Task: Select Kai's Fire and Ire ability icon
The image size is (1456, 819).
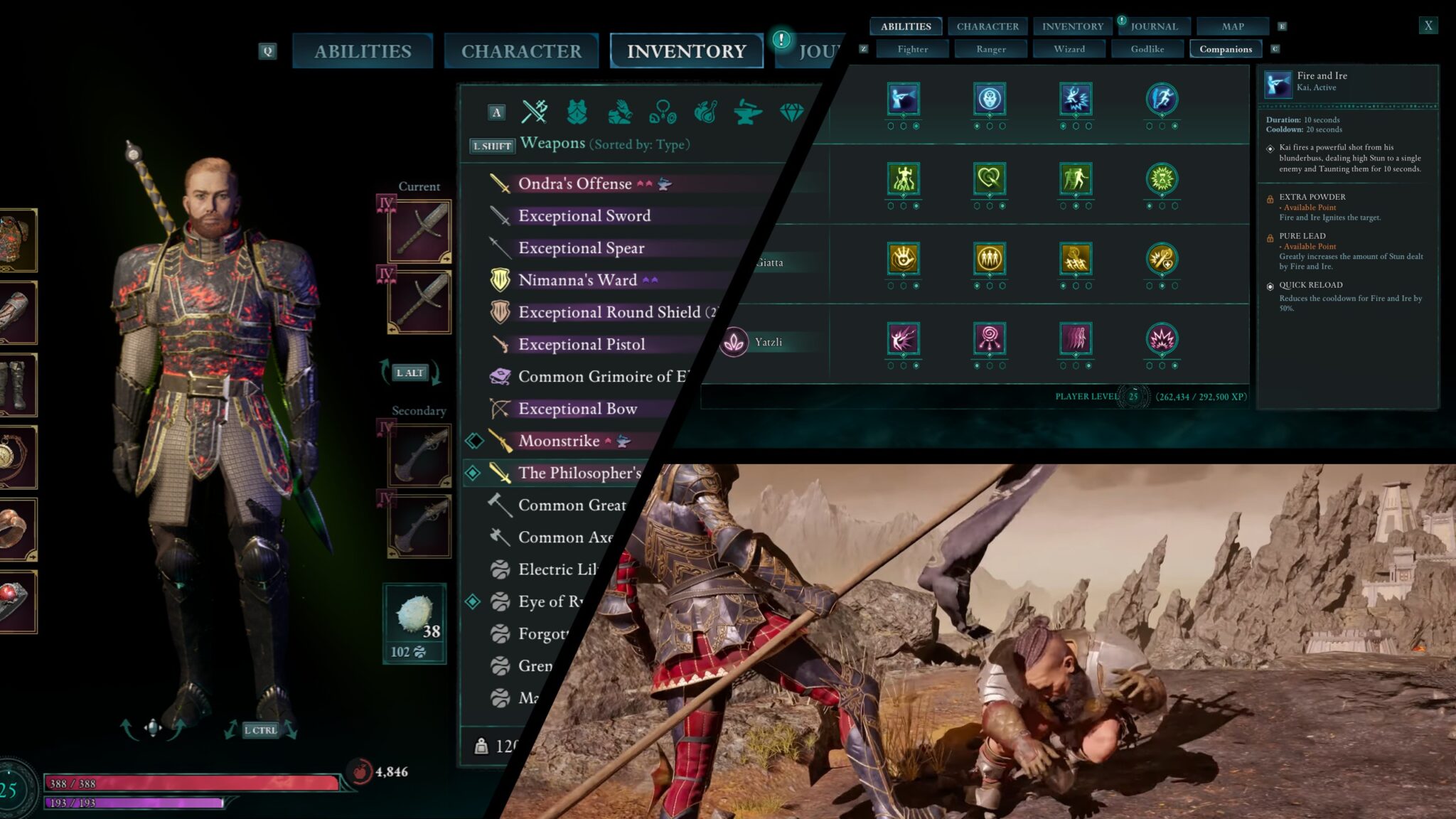Action: click(x=903, y=99)
